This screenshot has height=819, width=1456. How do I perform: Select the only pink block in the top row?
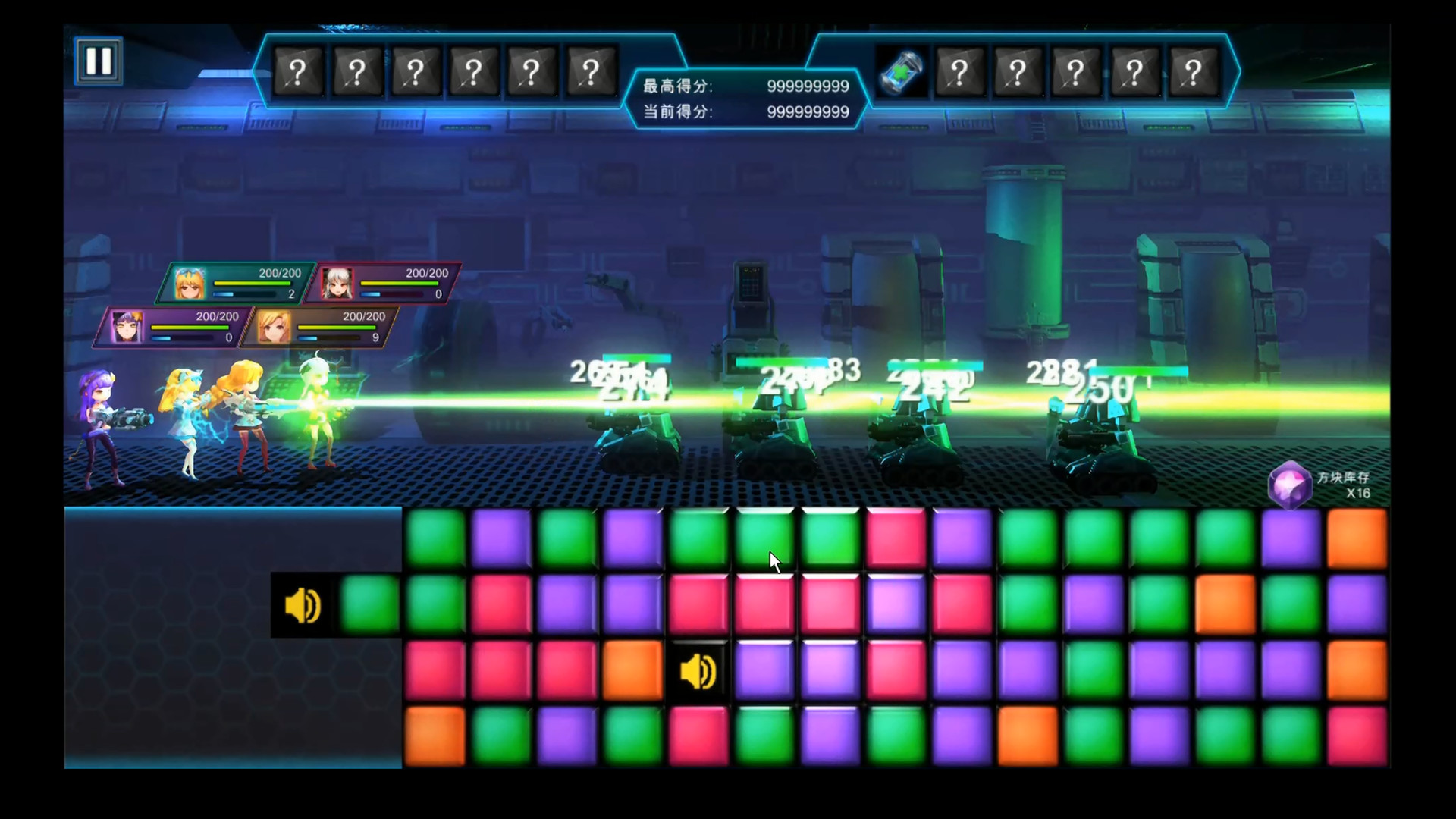(x=896, y=538)
